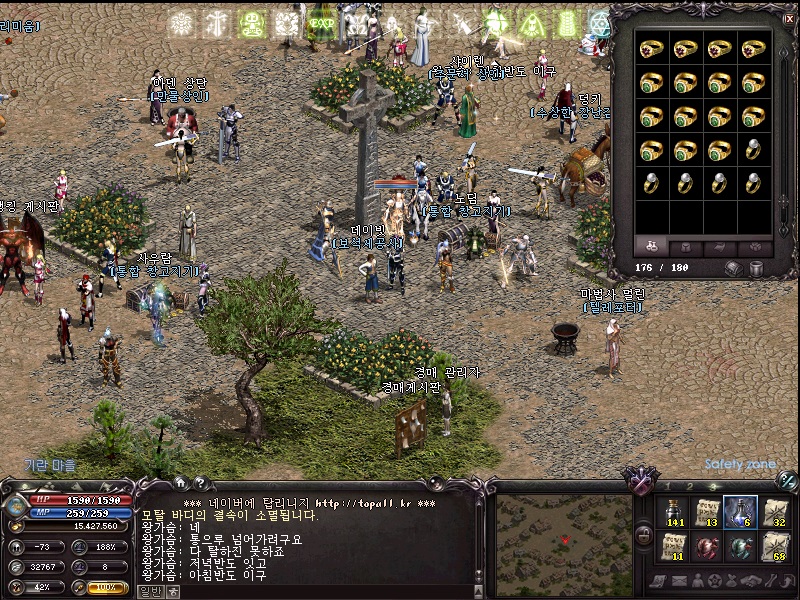Activate the red helmet hotbar item
Screen dimensions: 800x600
point(707,547)
